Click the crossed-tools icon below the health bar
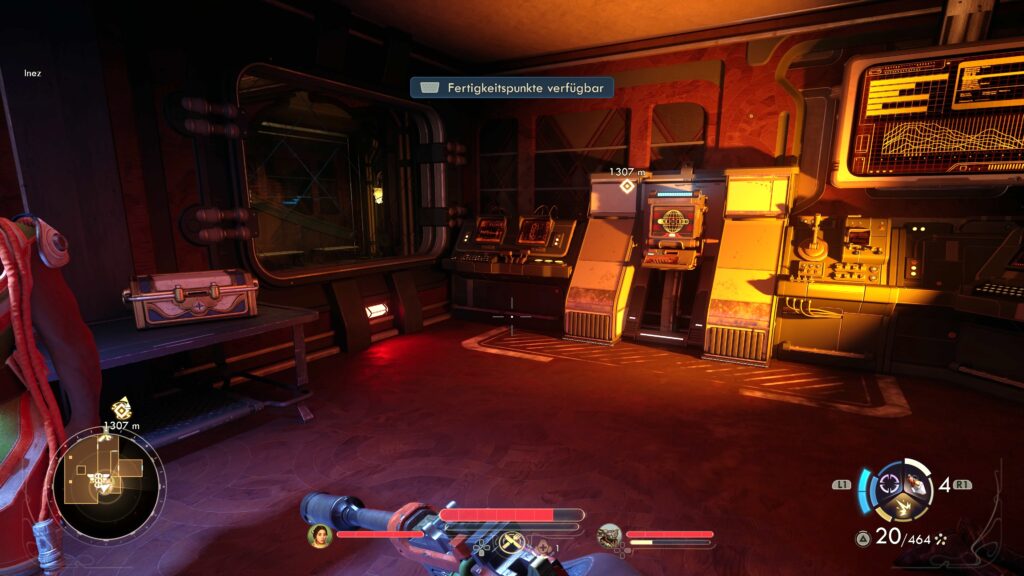This screenshot has width=1024, height=576. [x=513, y=544]
